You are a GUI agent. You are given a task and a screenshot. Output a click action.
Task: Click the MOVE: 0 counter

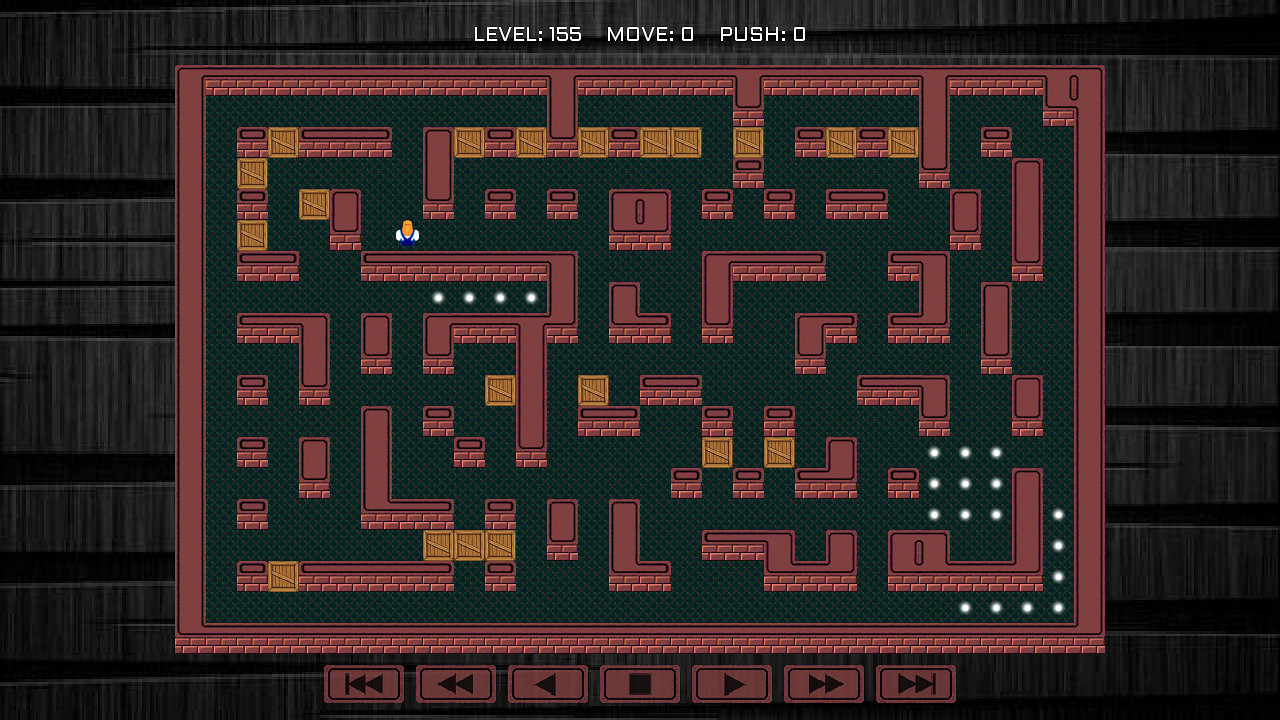(649, 33)
